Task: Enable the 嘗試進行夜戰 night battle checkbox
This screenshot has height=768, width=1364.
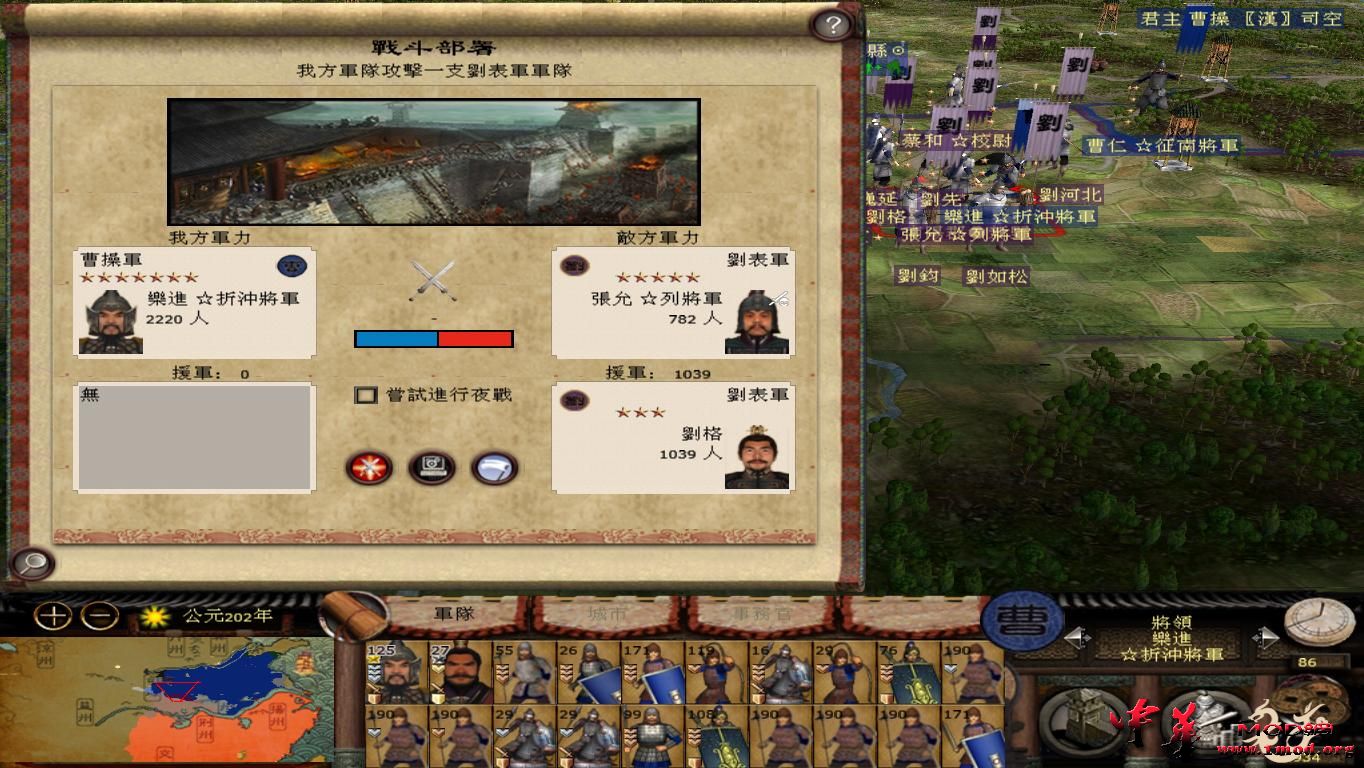Action: click(x=366, y=395)
